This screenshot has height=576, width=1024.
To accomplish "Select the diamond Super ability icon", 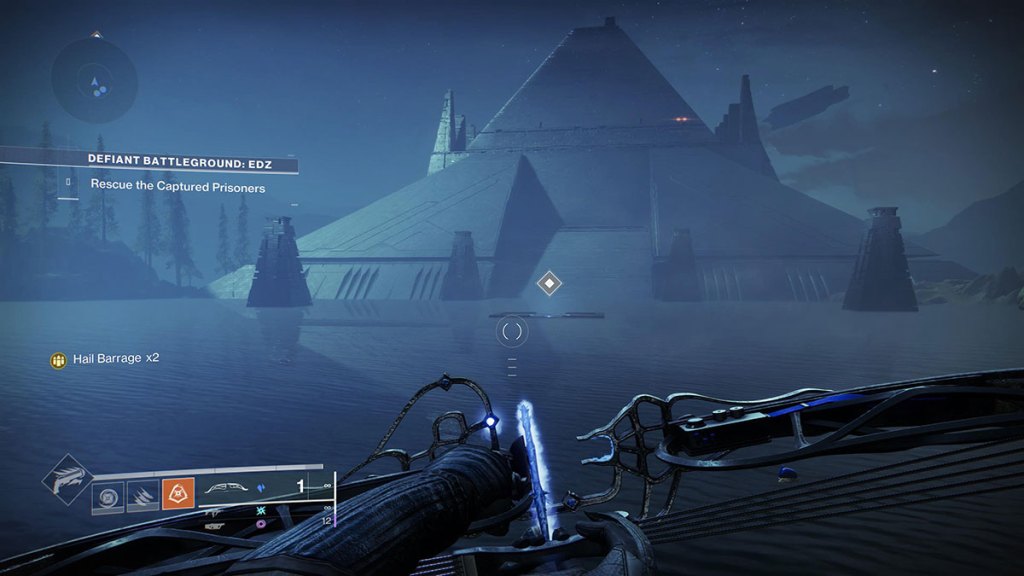I will tap(67, 479).
